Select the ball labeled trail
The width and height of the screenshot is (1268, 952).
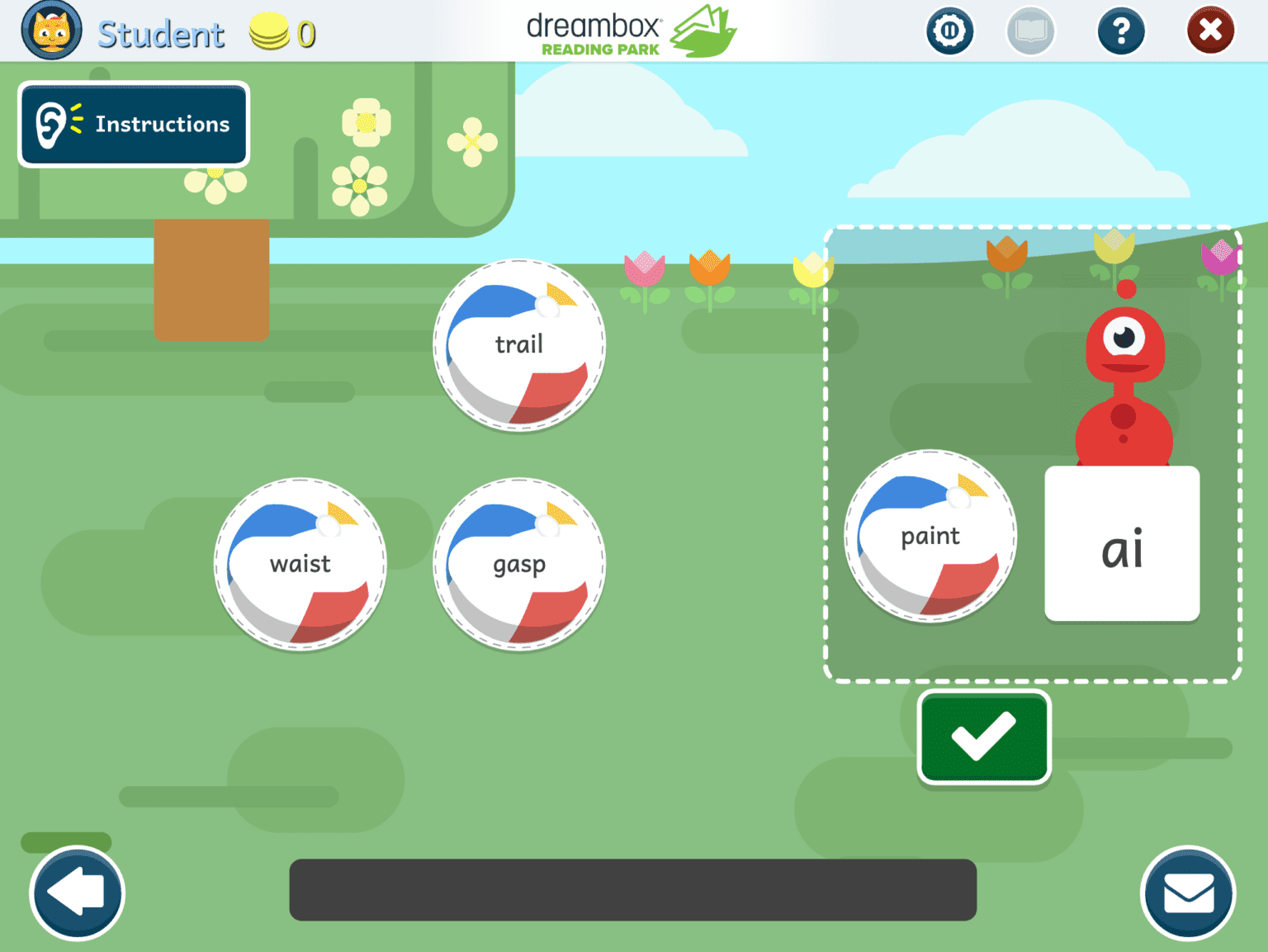click(519, 344)
